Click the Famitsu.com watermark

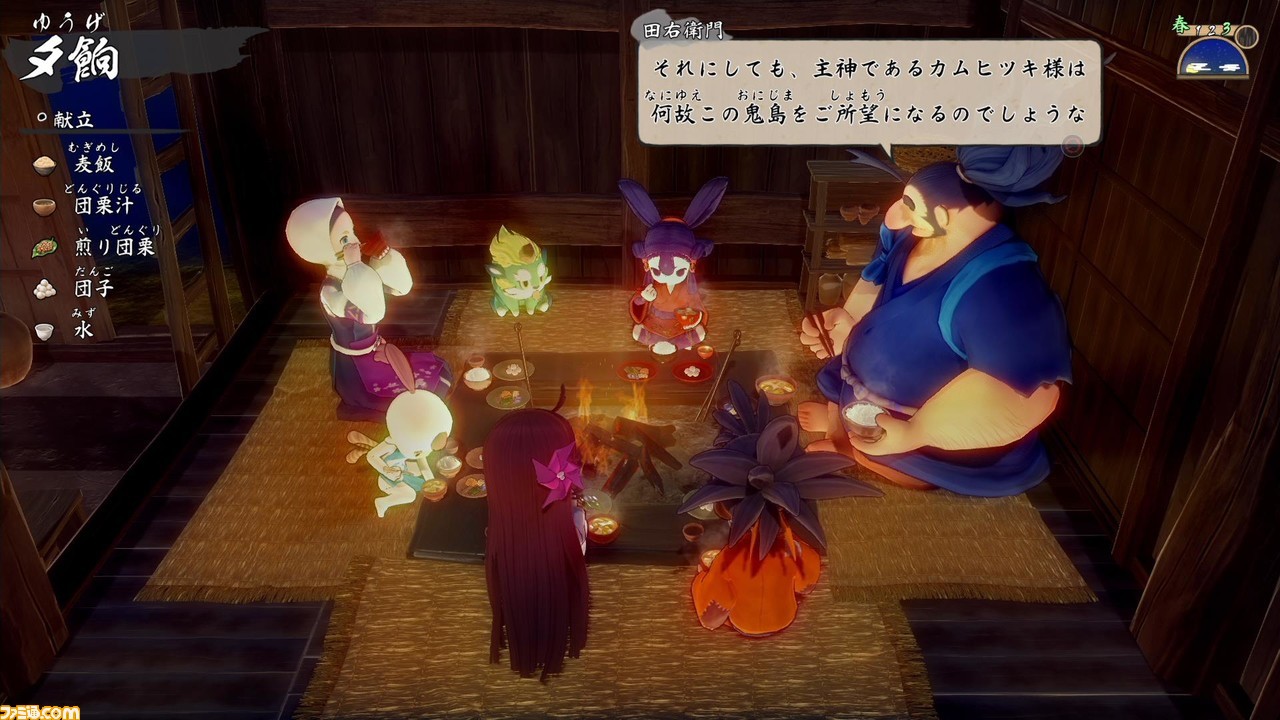[x=38, y=710]
